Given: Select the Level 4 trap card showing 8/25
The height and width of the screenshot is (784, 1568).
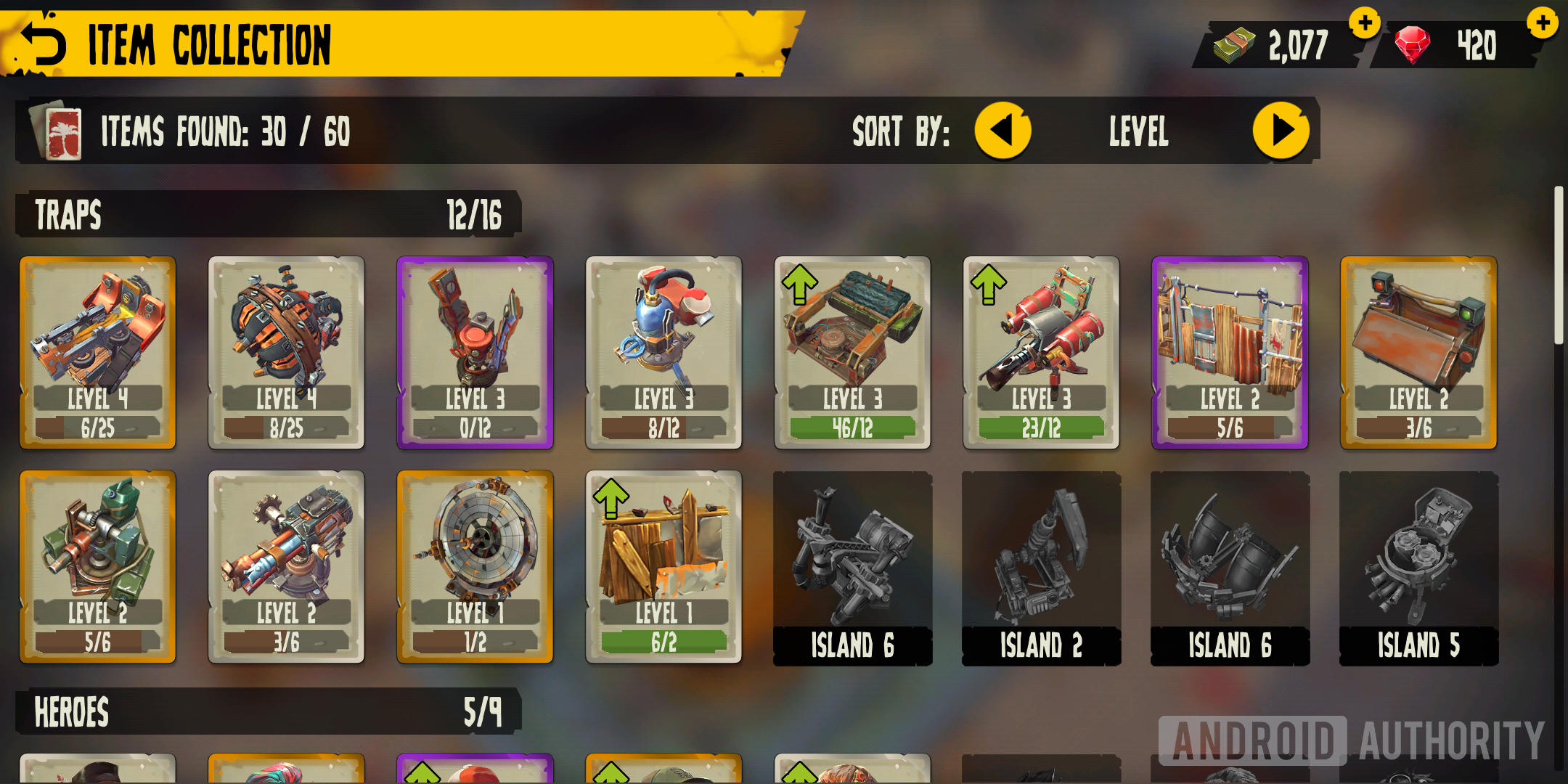Looking at the screenshot, I should (287, 352).
